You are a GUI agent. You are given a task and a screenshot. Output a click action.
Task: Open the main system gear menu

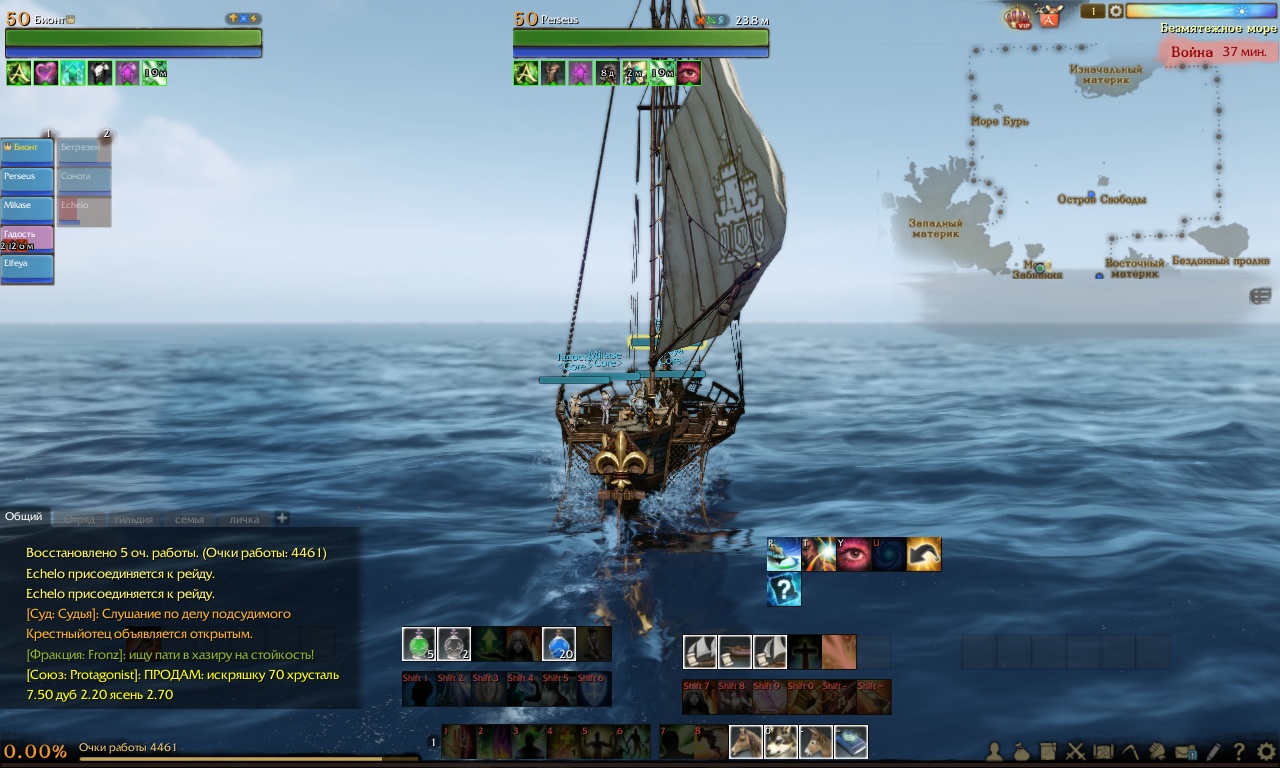tap(1265, 751)
